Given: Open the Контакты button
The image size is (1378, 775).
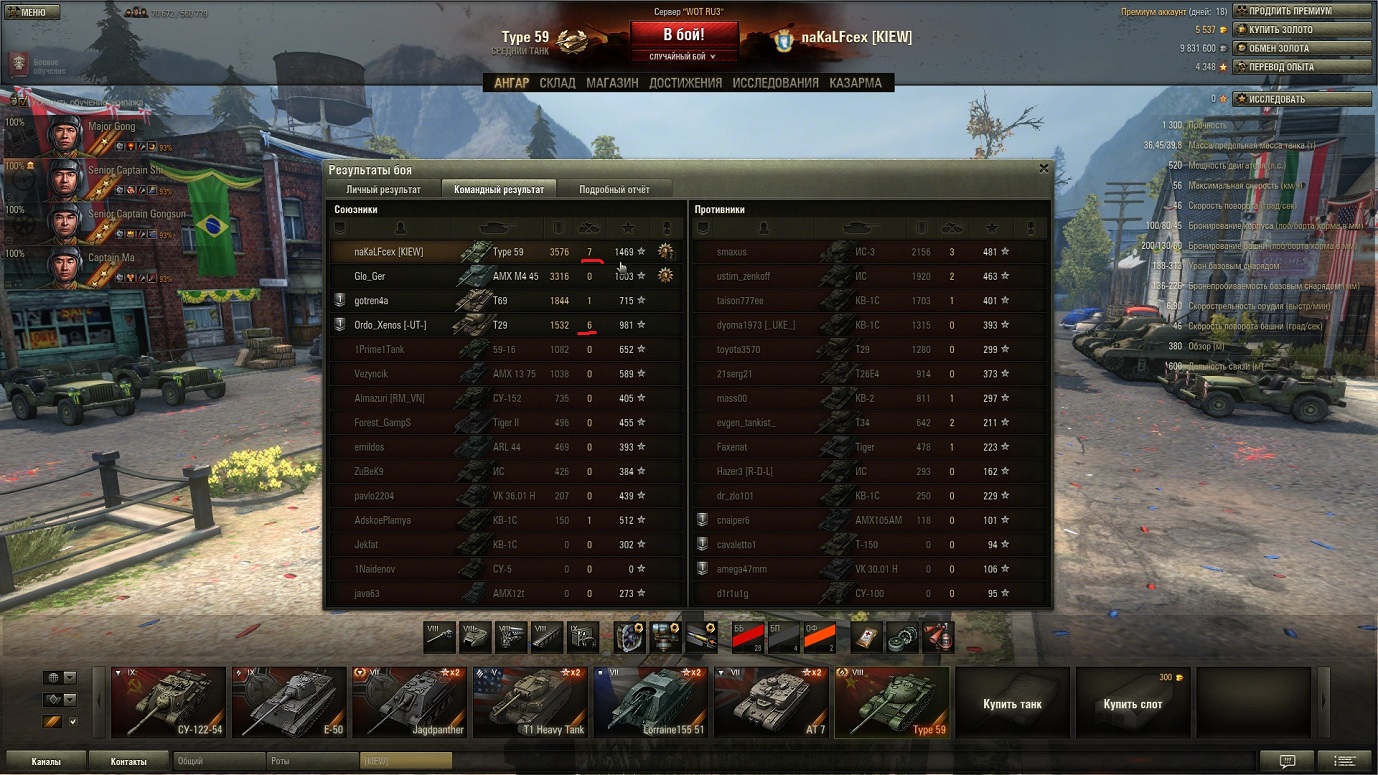Looking at the screenshot, I should pyautogui.click(x=128, y=761).
